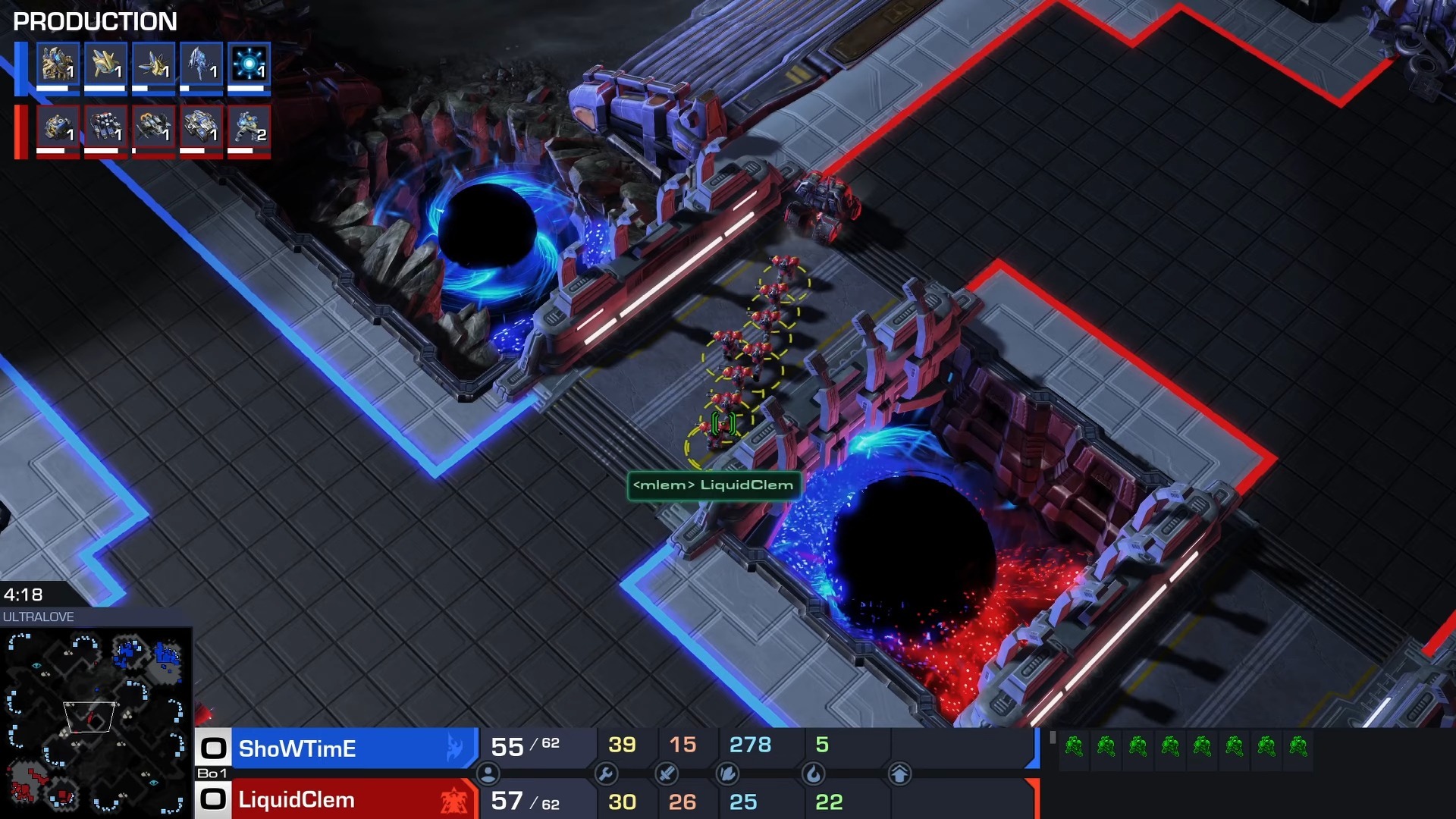Select the Immortal in blue production row

click(58, 64)
